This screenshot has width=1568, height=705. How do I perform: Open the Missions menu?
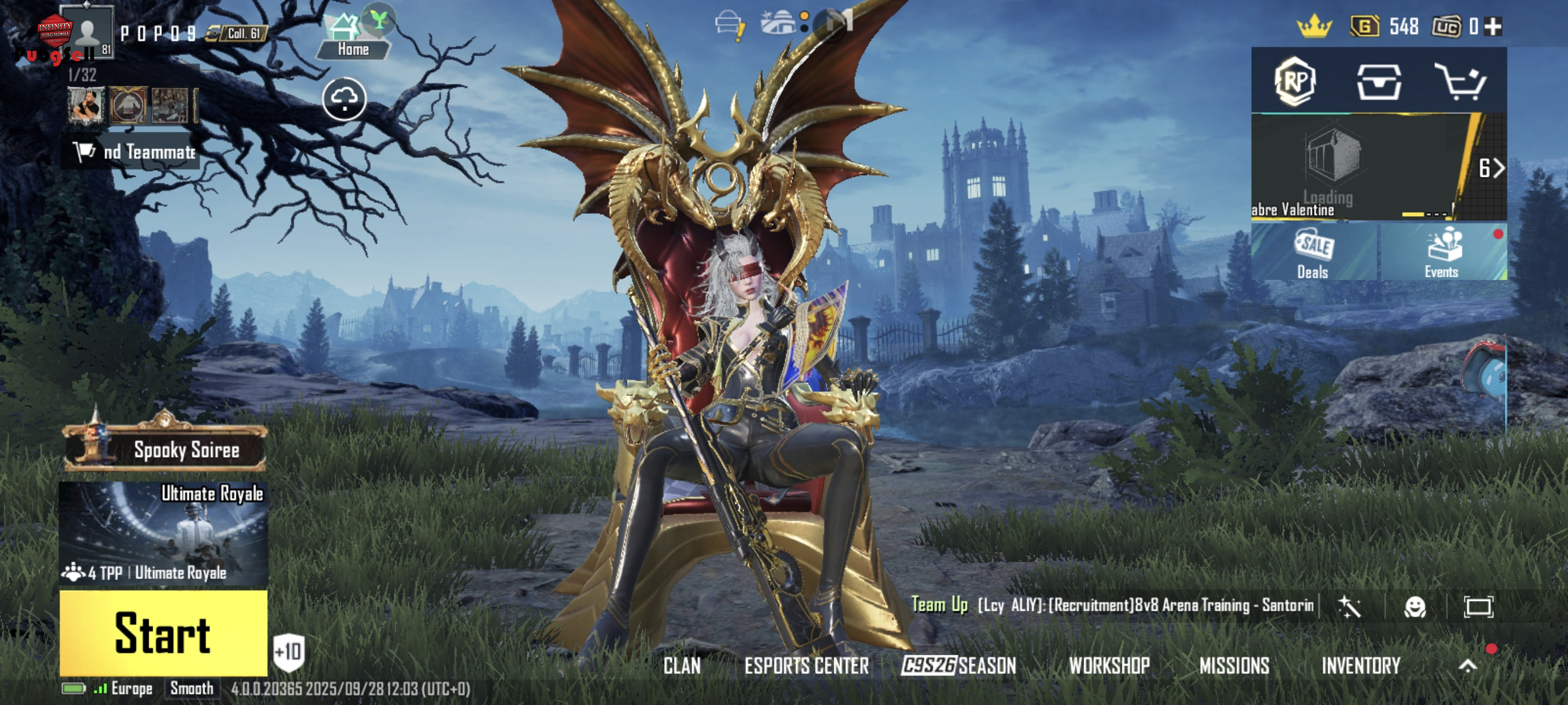click(1234, 666)
